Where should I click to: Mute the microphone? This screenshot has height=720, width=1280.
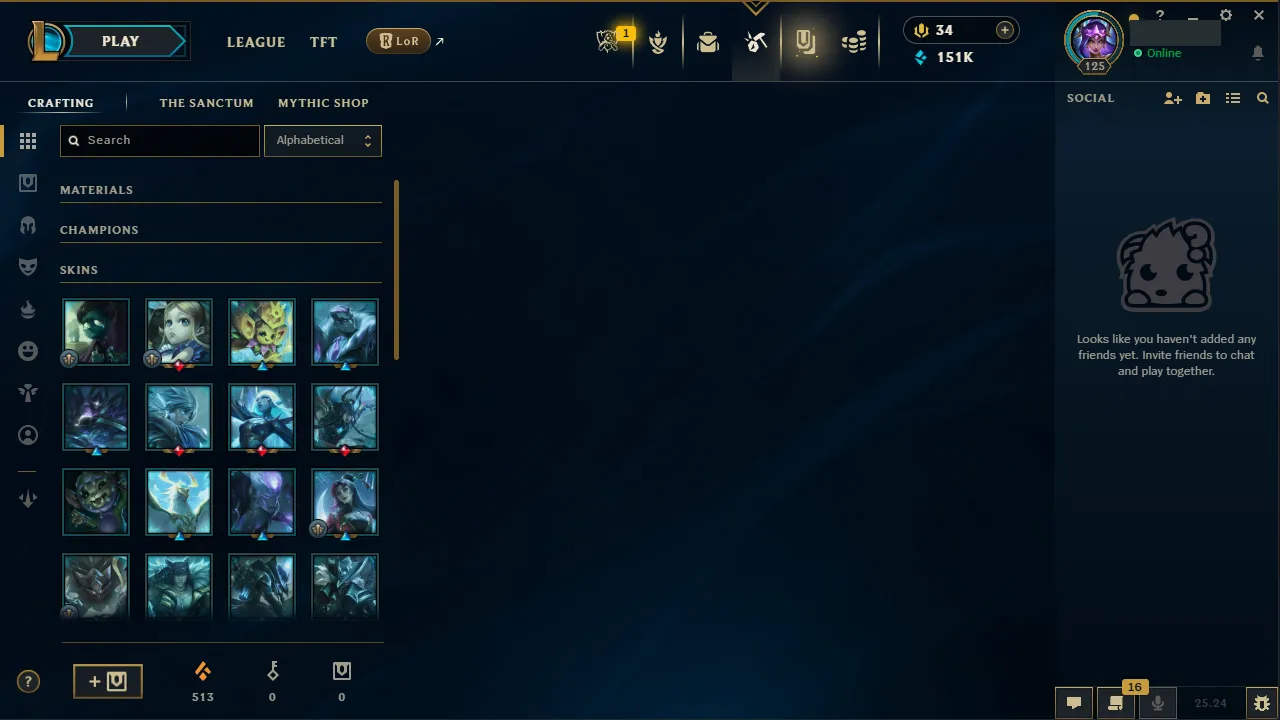point(1158,703)
